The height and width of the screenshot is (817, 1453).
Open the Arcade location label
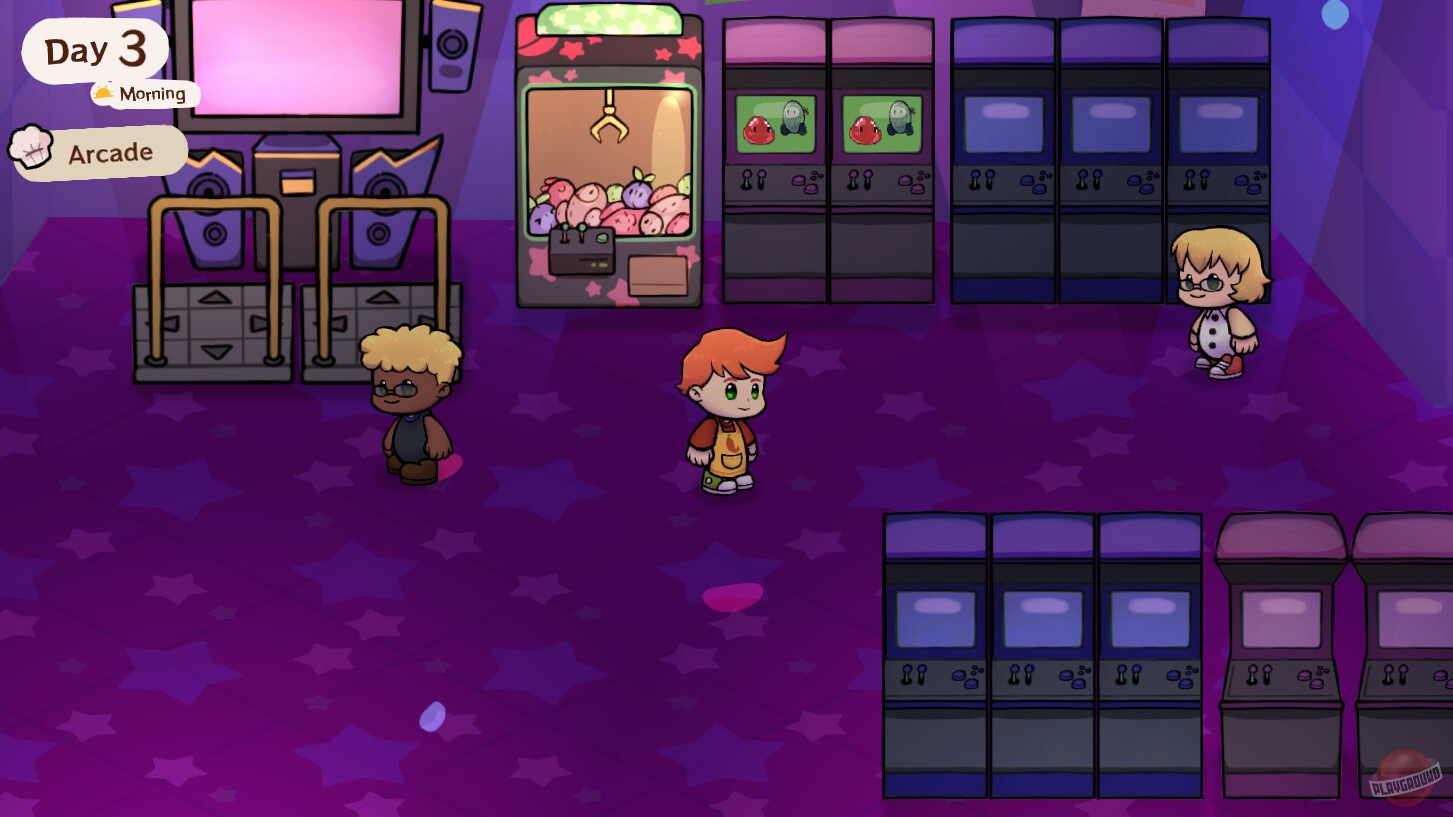(110, 152)
